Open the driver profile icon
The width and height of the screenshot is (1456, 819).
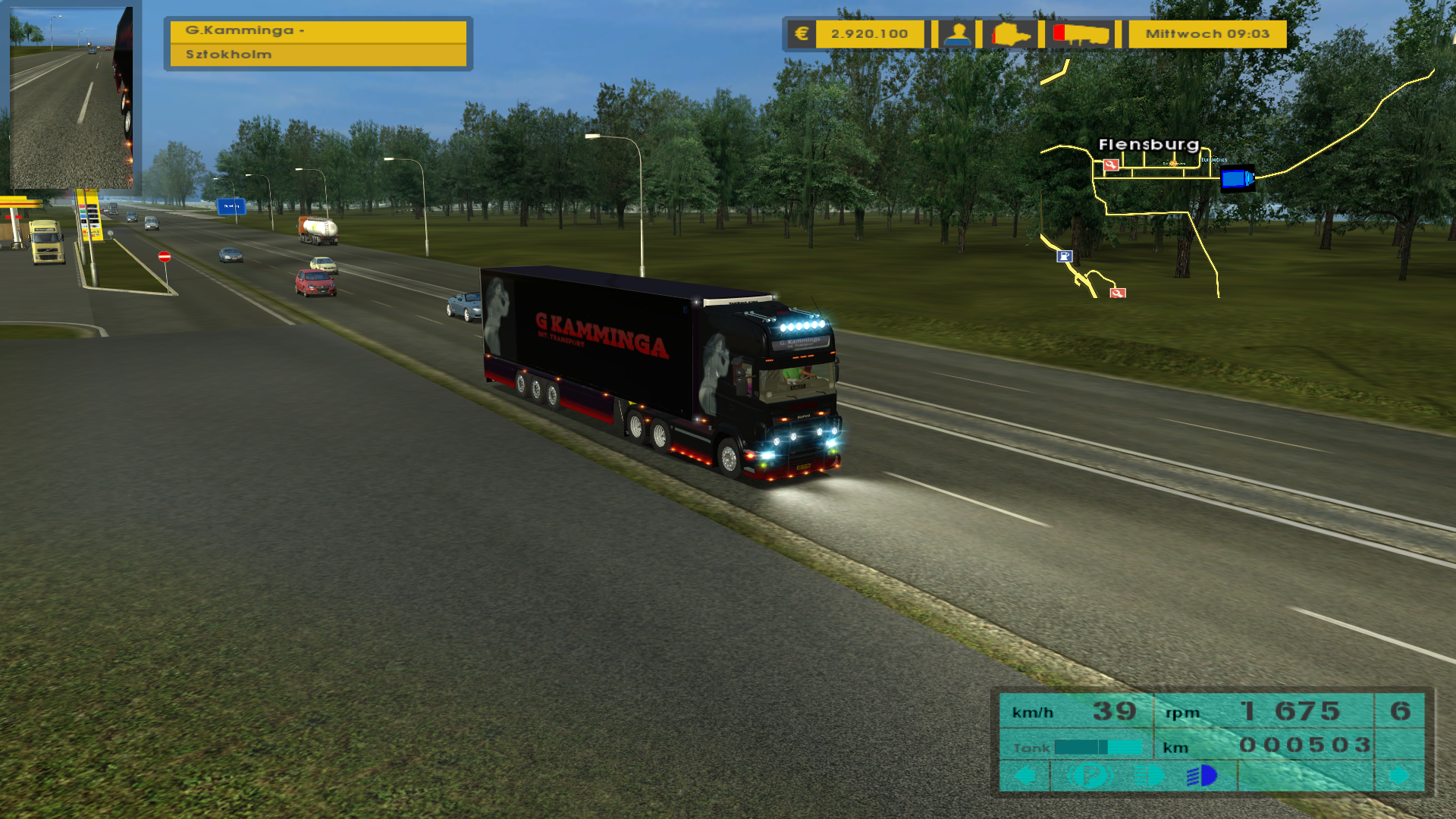click(958, 34)
